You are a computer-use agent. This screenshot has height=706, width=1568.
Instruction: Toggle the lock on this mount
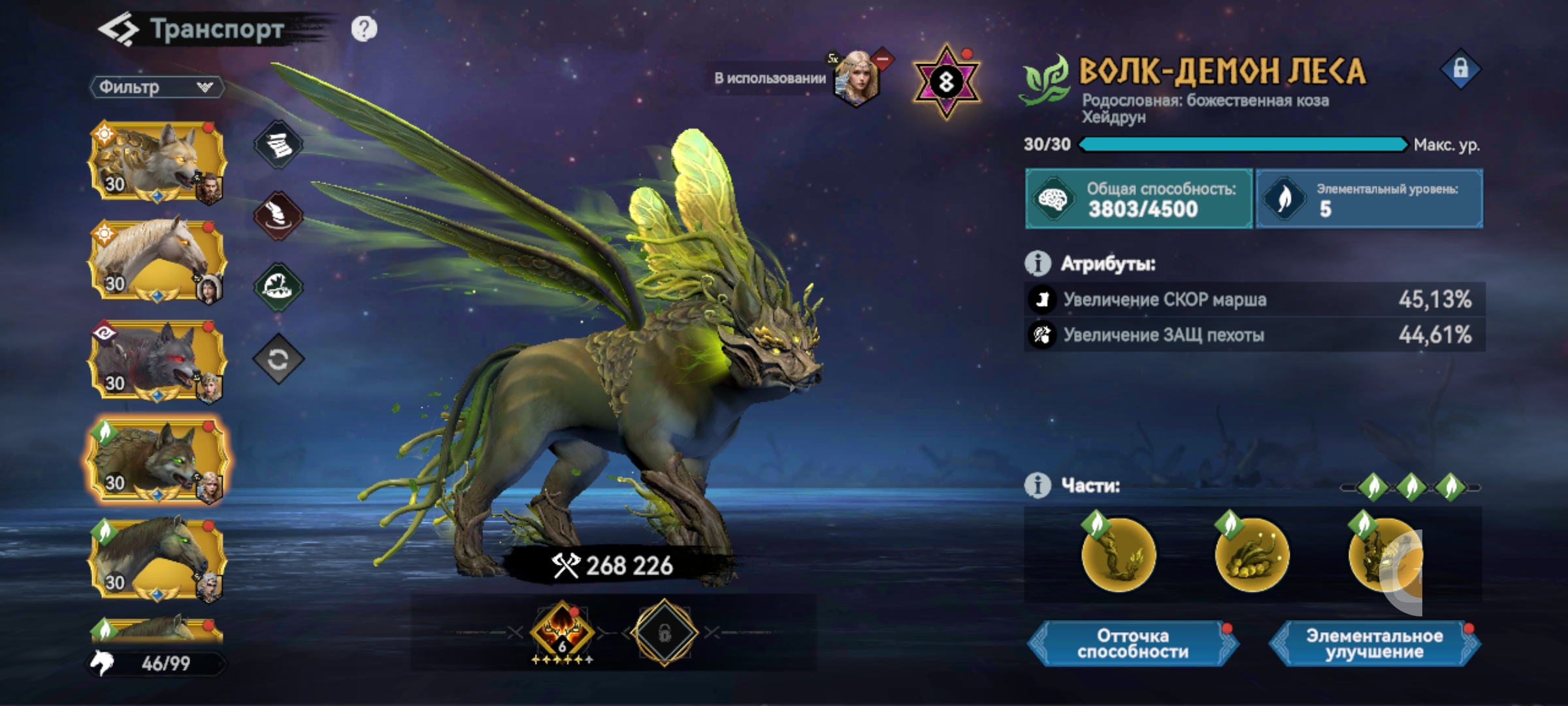(1460, 69)
